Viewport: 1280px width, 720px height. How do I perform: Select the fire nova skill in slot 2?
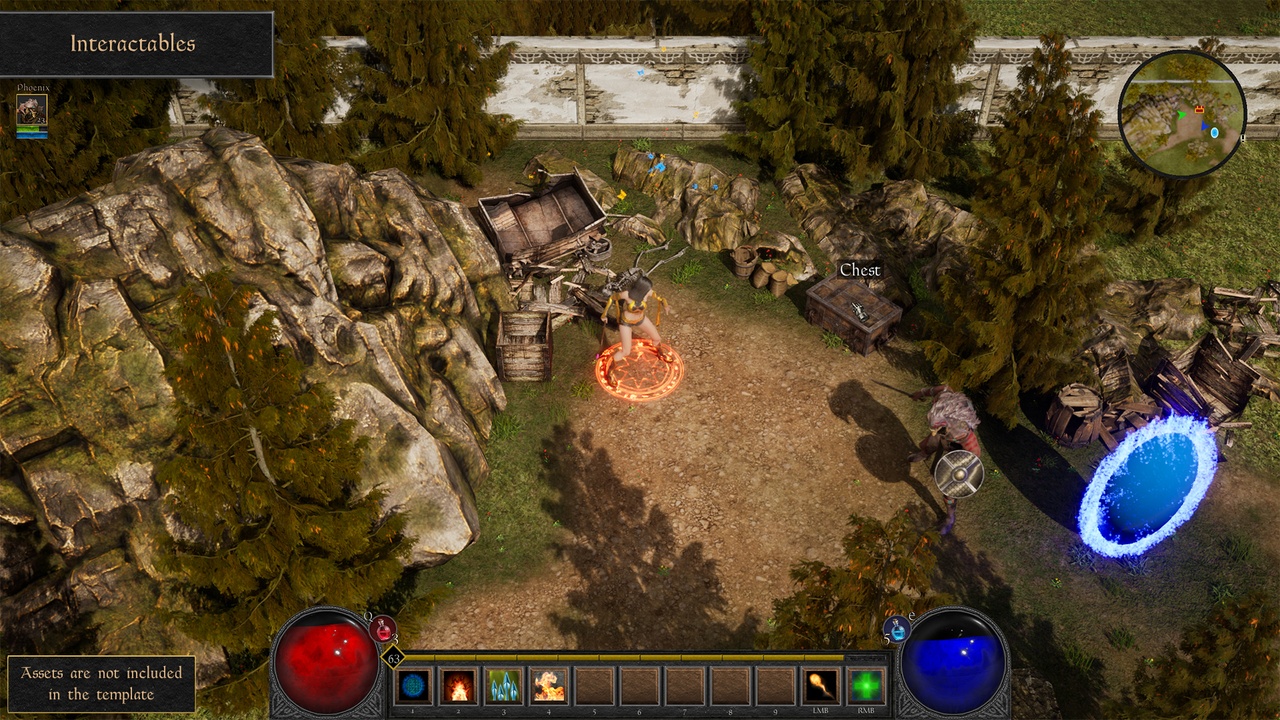(458, 685)
